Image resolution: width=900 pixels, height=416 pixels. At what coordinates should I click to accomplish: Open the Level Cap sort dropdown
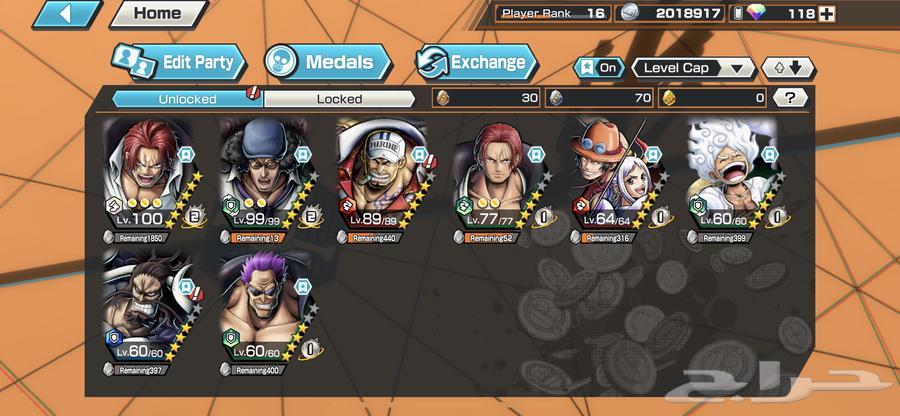693,68
